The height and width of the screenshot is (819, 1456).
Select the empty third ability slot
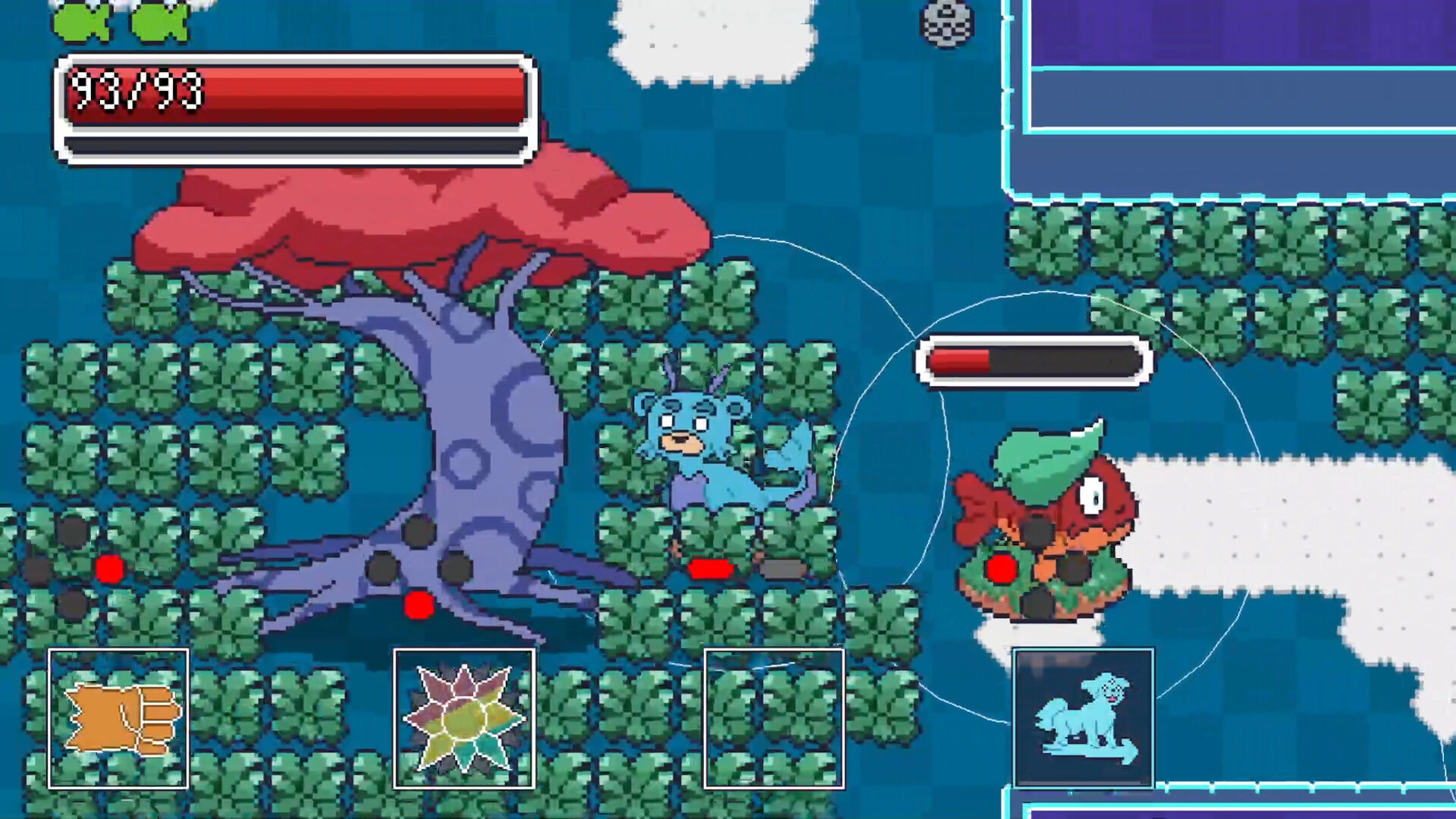773,717
